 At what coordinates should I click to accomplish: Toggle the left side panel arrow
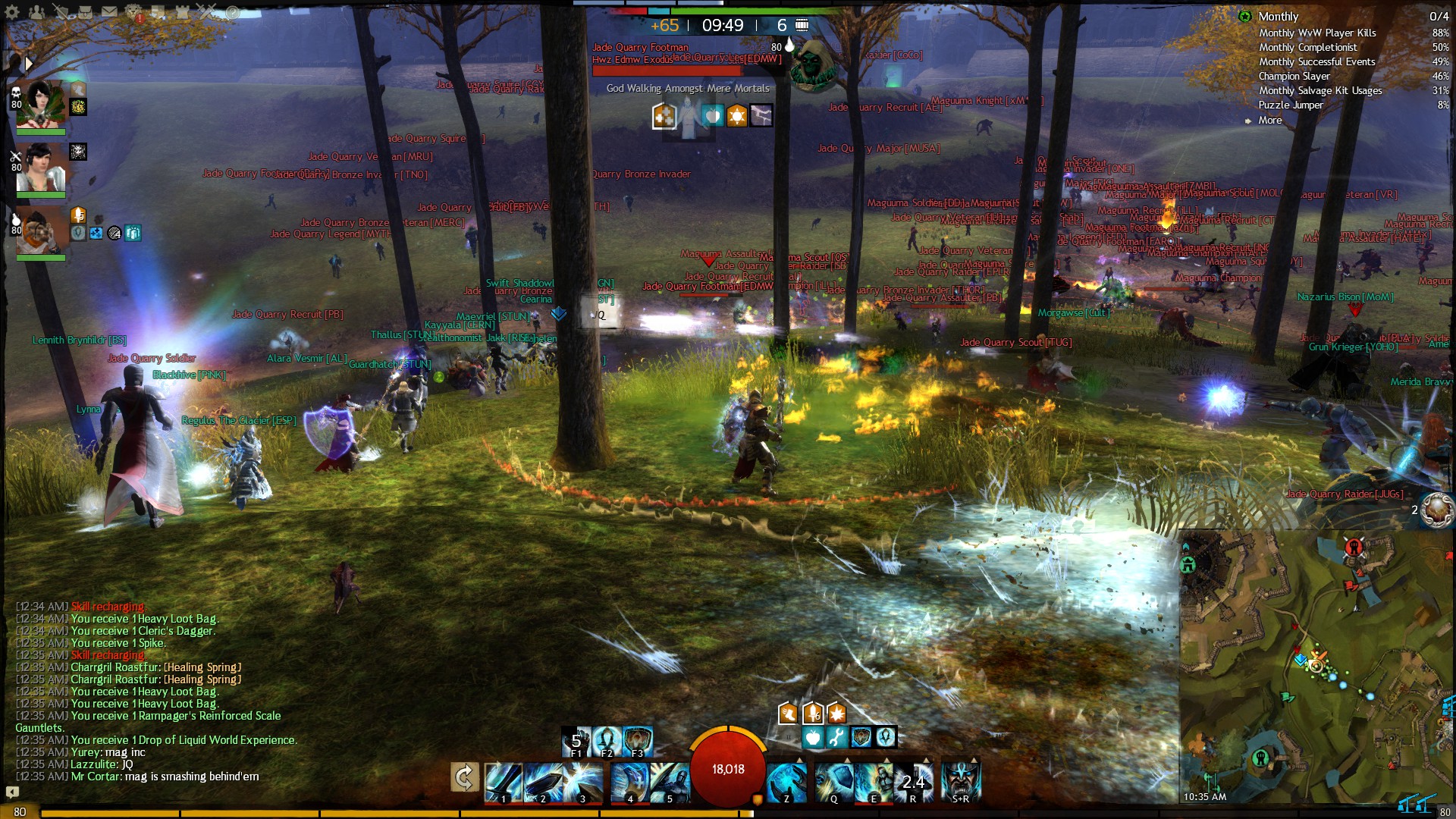click(29, 64)
